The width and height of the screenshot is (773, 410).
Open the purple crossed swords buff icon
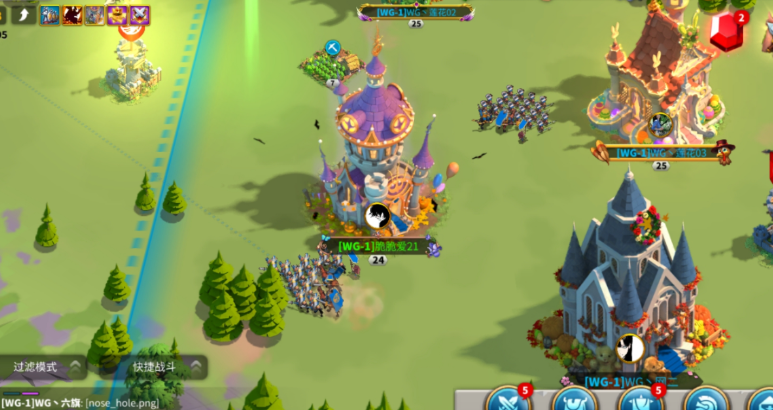140,15
